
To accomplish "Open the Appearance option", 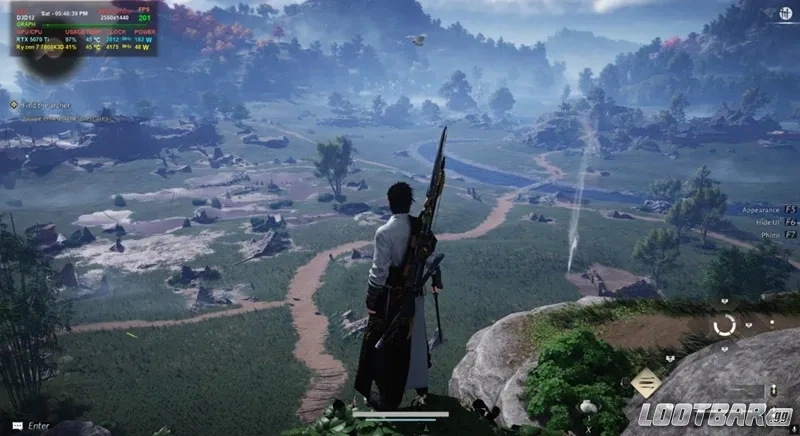I will 761,210.
